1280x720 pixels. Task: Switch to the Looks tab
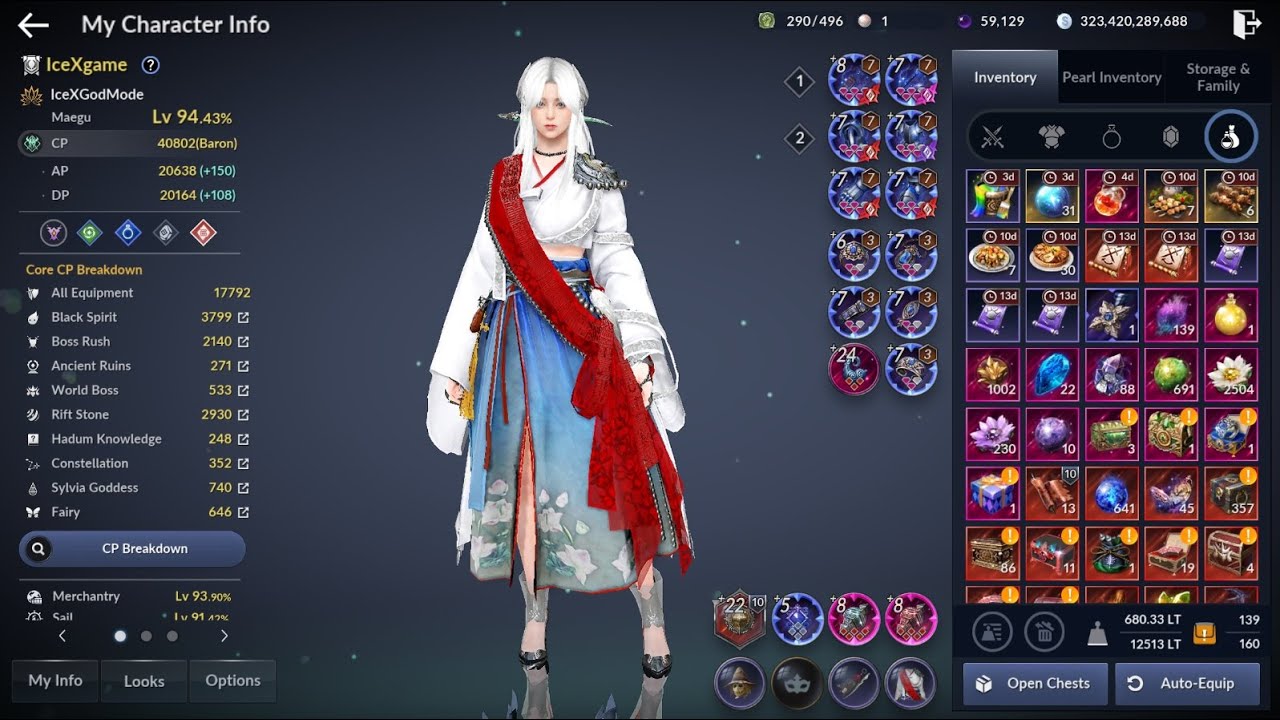144,681
